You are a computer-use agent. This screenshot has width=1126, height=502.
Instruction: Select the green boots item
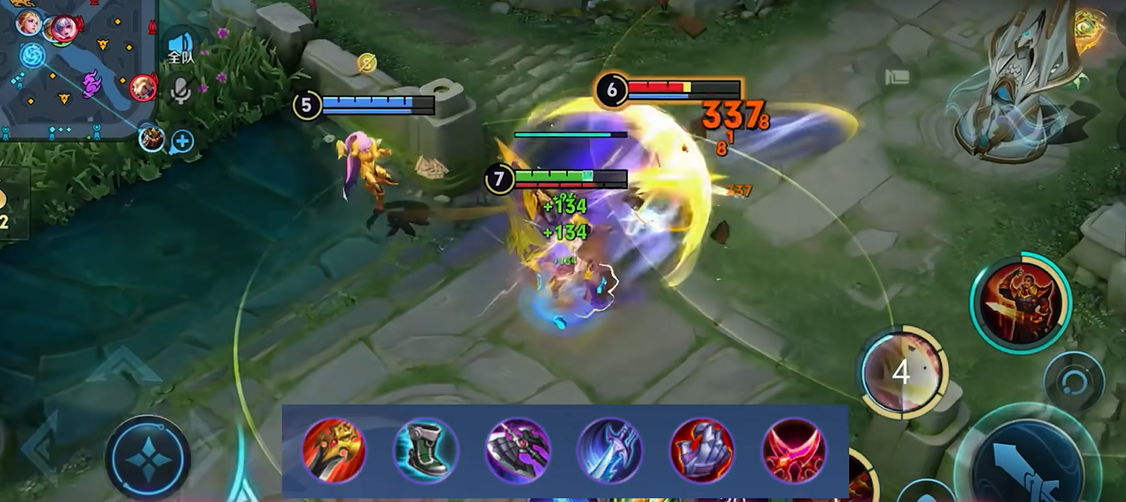[426, 451]
